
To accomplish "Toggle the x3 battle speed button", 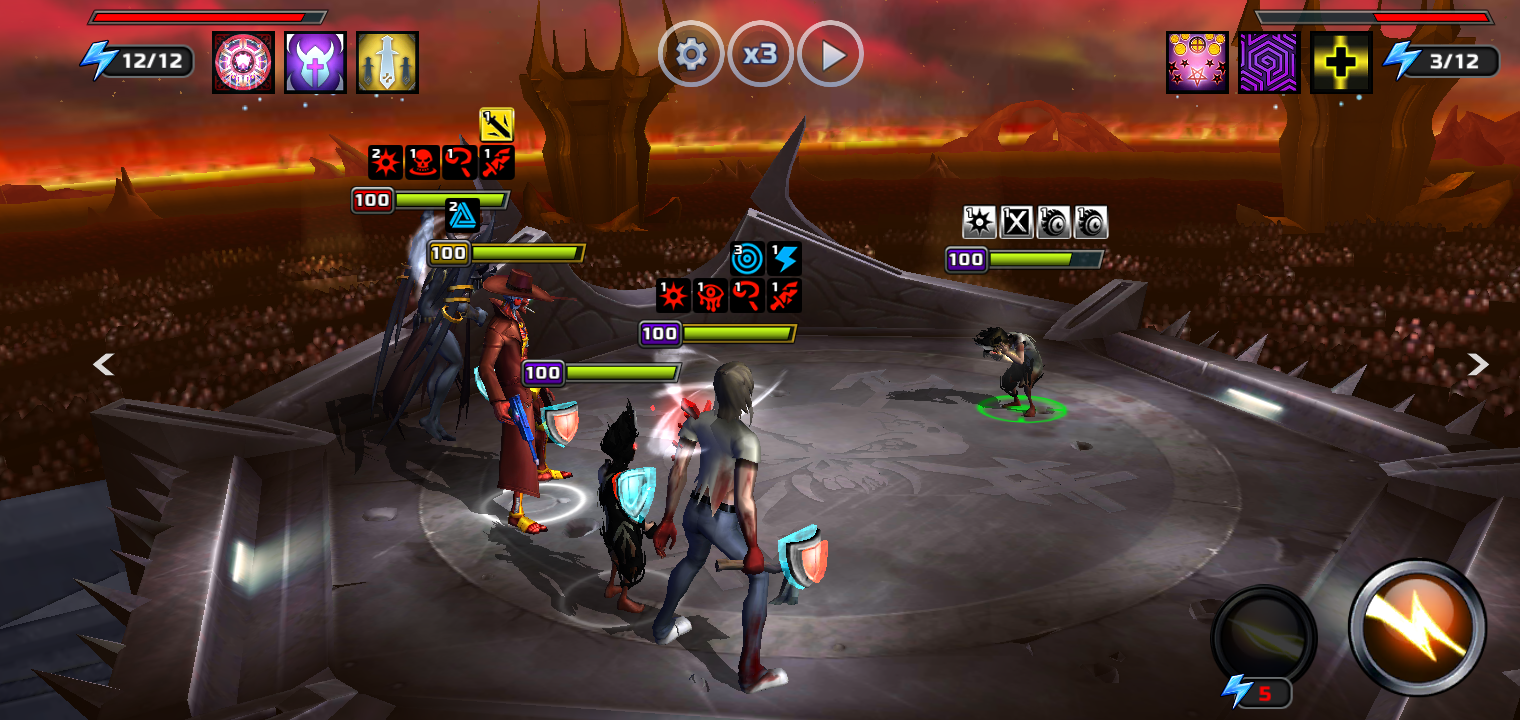I will tap(760, 54).
